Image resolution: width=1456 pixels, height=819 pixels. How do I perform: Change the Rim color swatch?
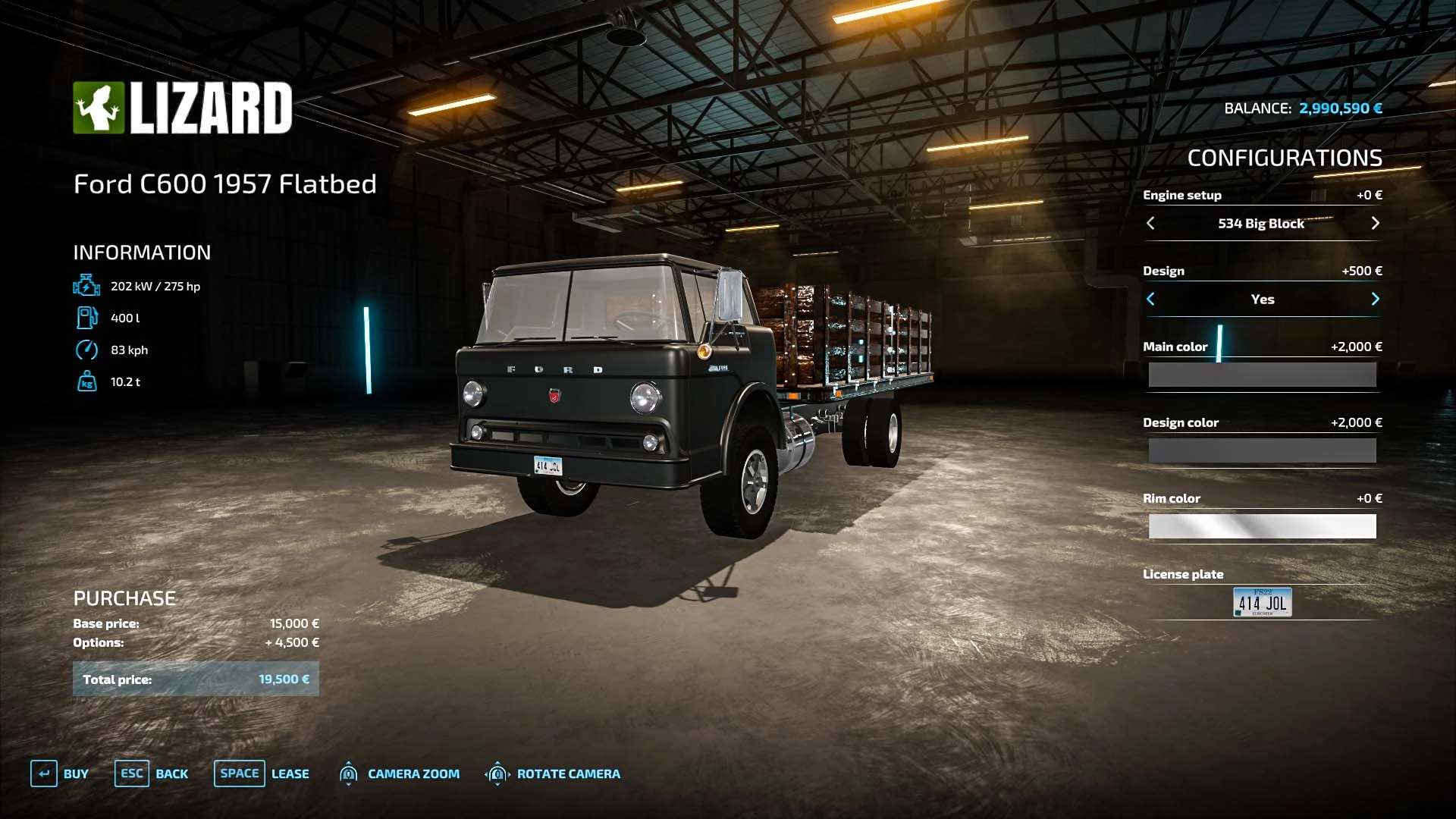[x=1262, y=526]
